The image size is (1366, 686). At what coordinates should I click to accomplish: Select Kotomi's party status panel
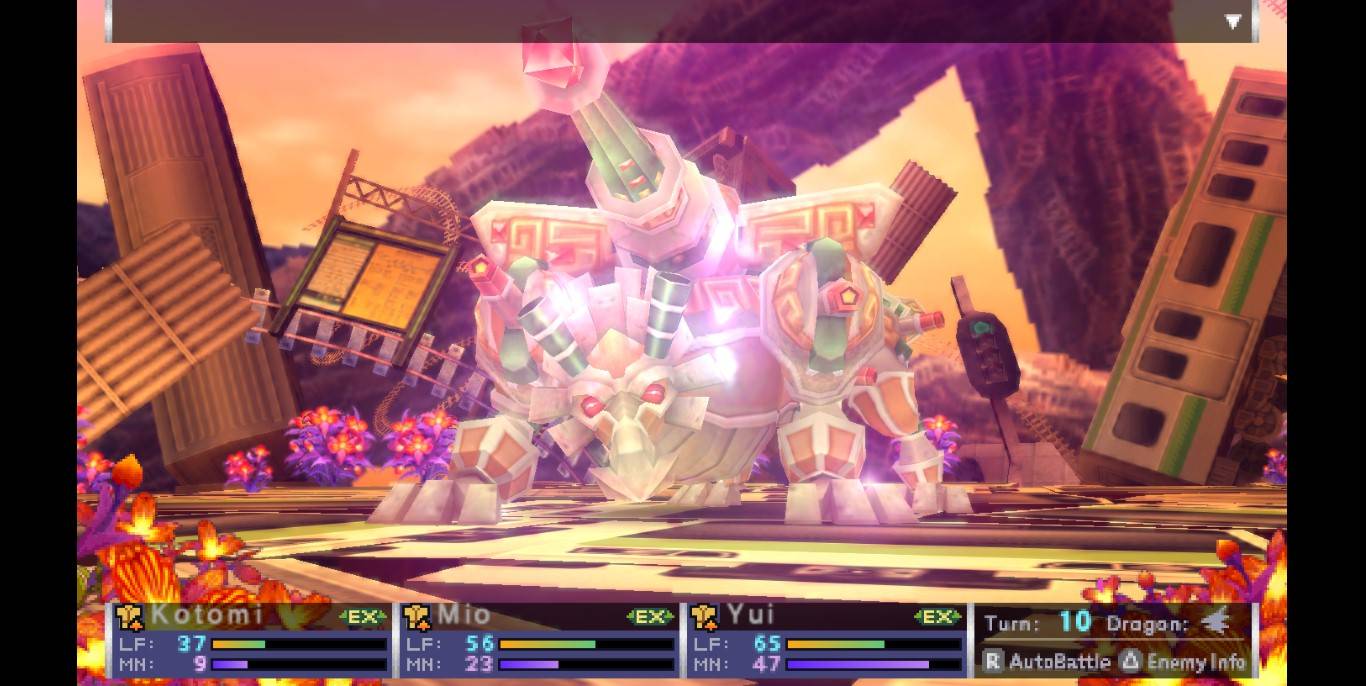click(251, 640)
